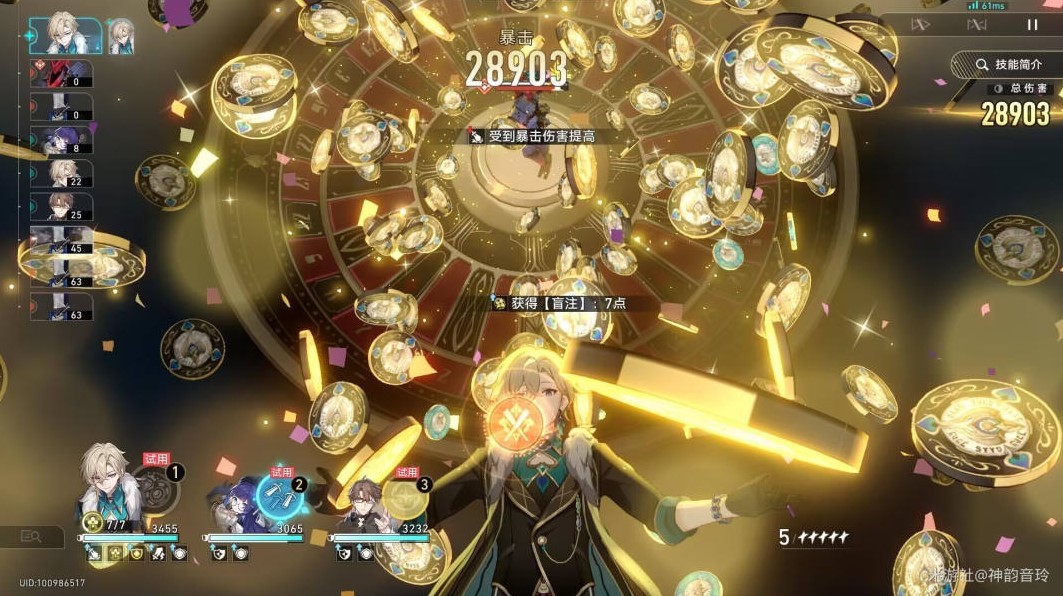Toggle auto-battle mode

coord(977,24)
